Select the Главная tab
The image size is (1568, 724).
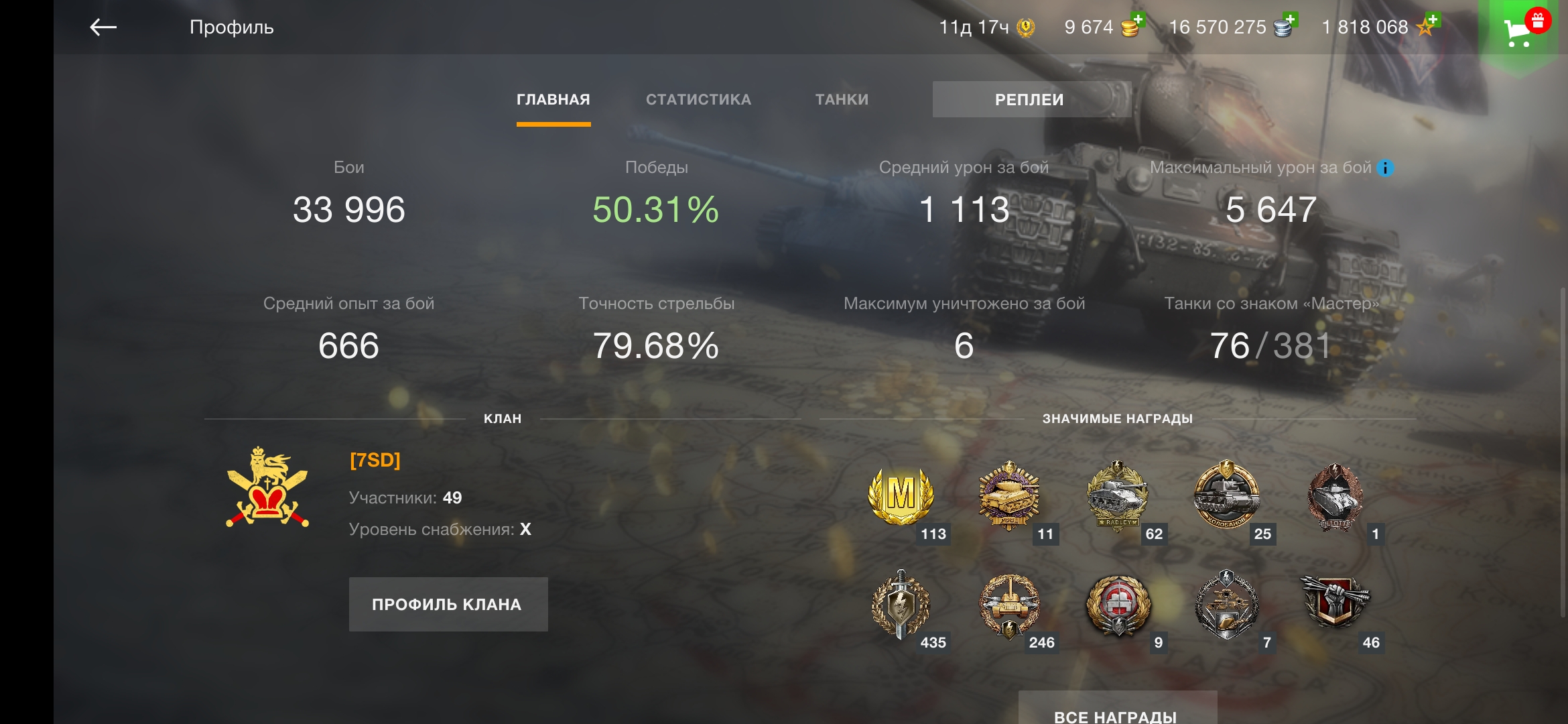(x=553, y=100)
